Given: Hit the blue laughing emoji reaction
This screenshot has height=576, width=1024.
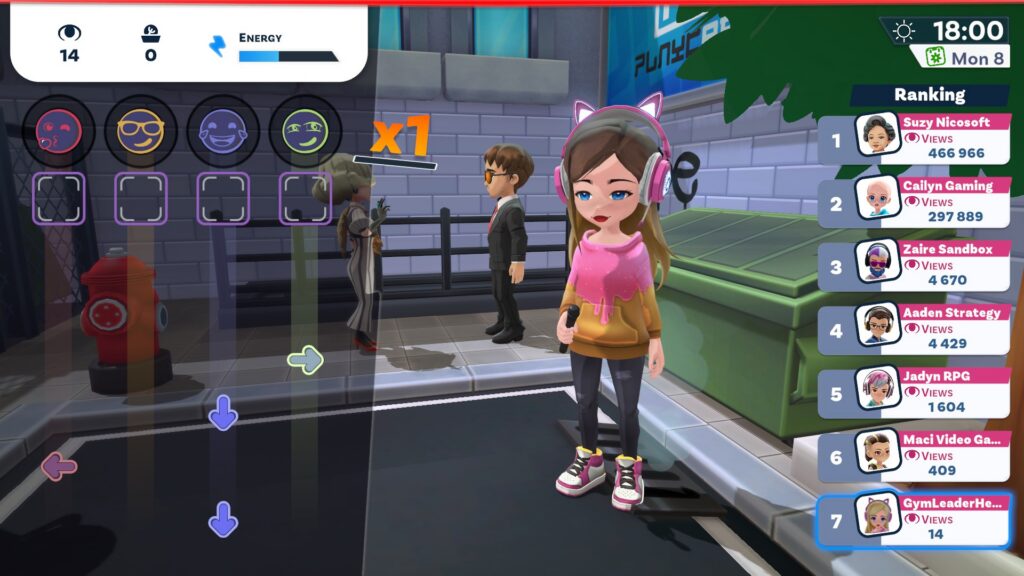Looking at the screenshot, I should [x=223, y=131].
